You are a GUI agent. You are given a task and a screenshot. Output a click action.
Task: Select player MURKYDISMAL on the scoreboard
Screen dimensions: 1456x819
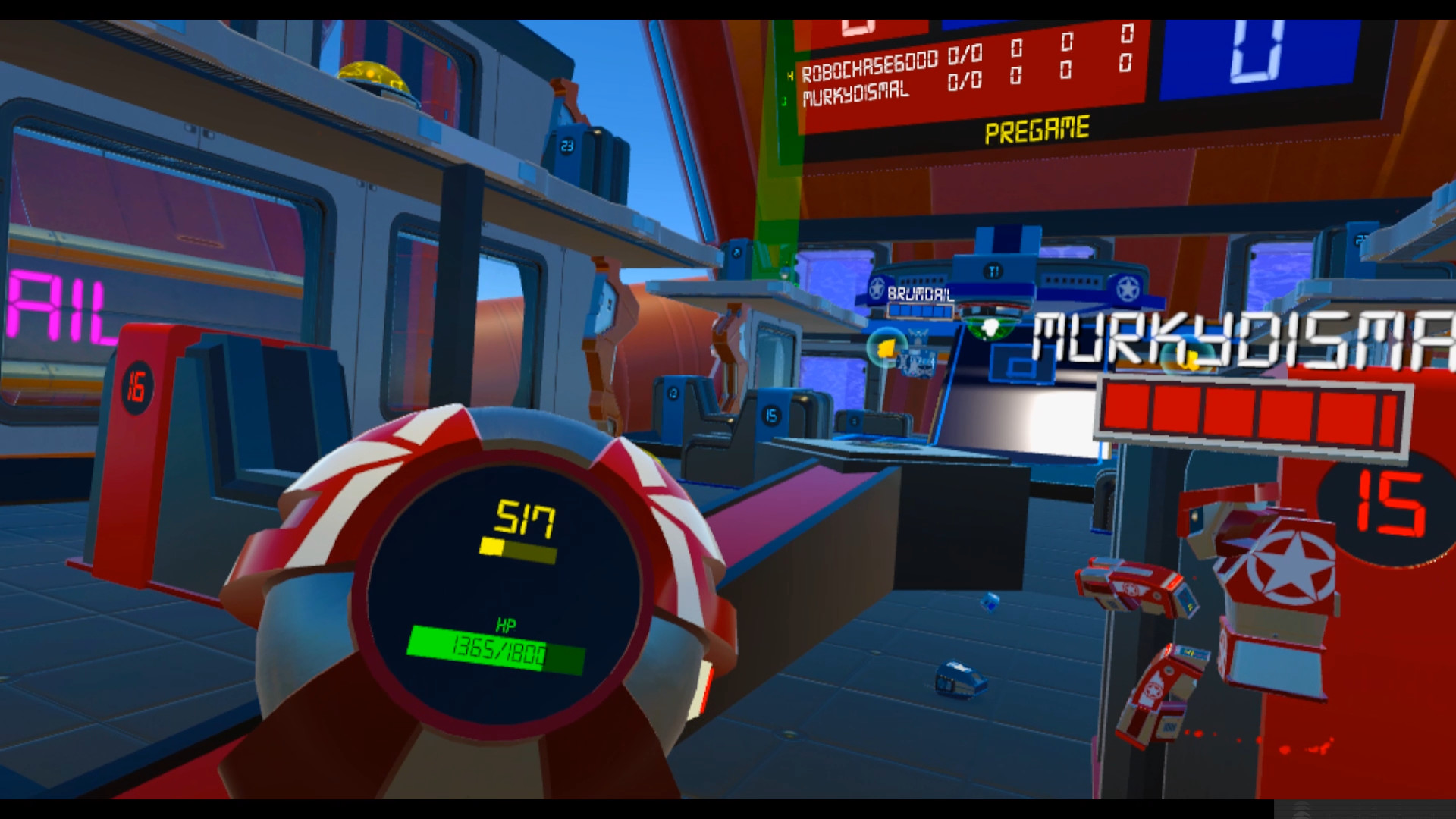click(856, 94)
